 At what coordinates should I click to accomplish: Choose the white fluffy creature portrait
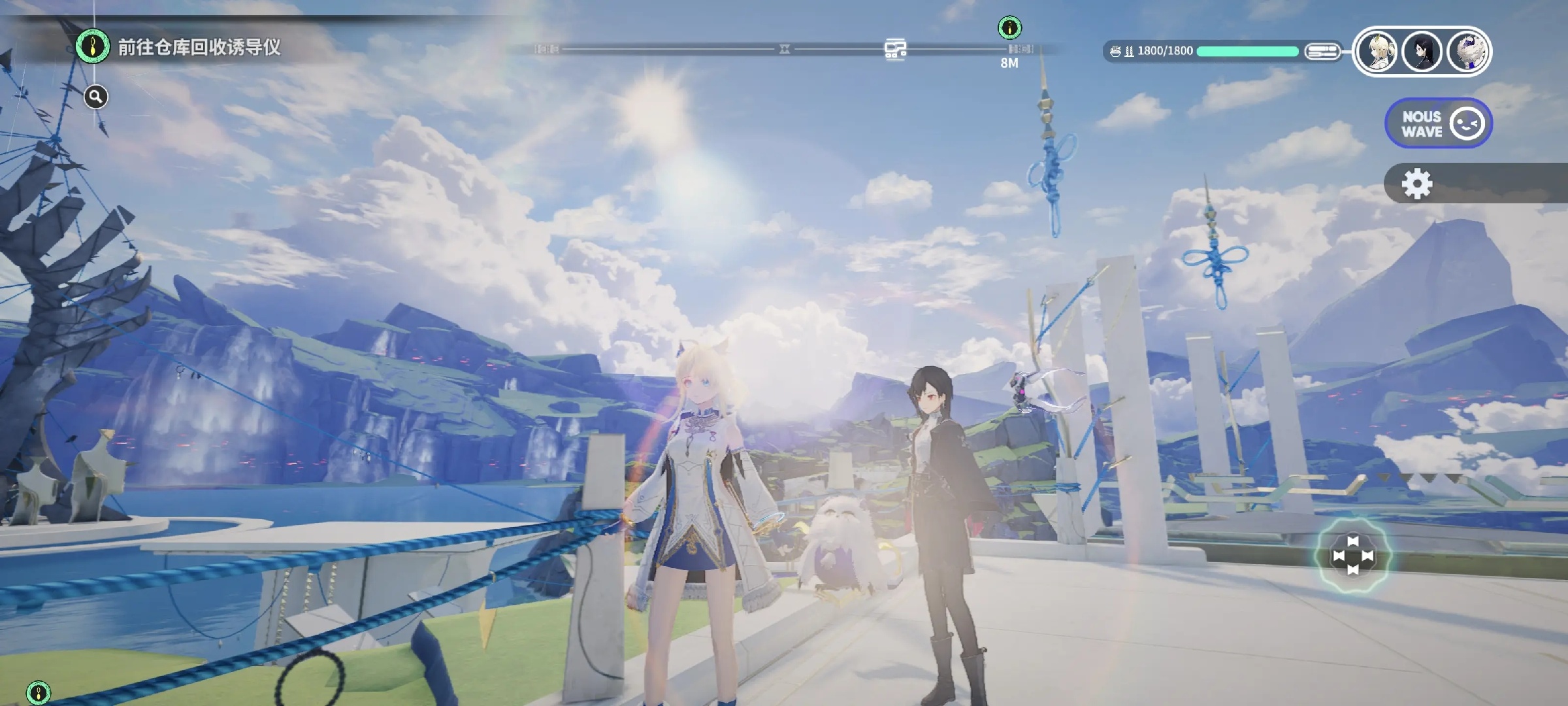click(x=1467, y=51)
